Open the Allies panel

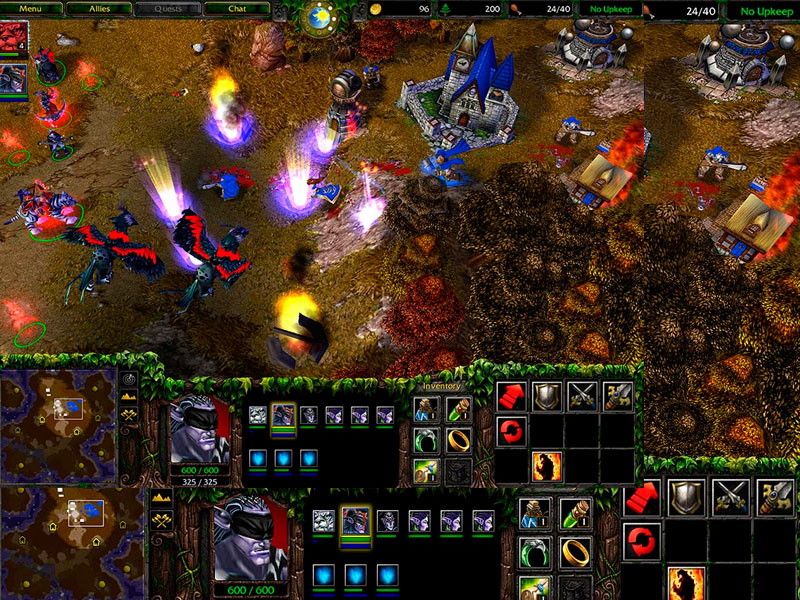[101, 8]
